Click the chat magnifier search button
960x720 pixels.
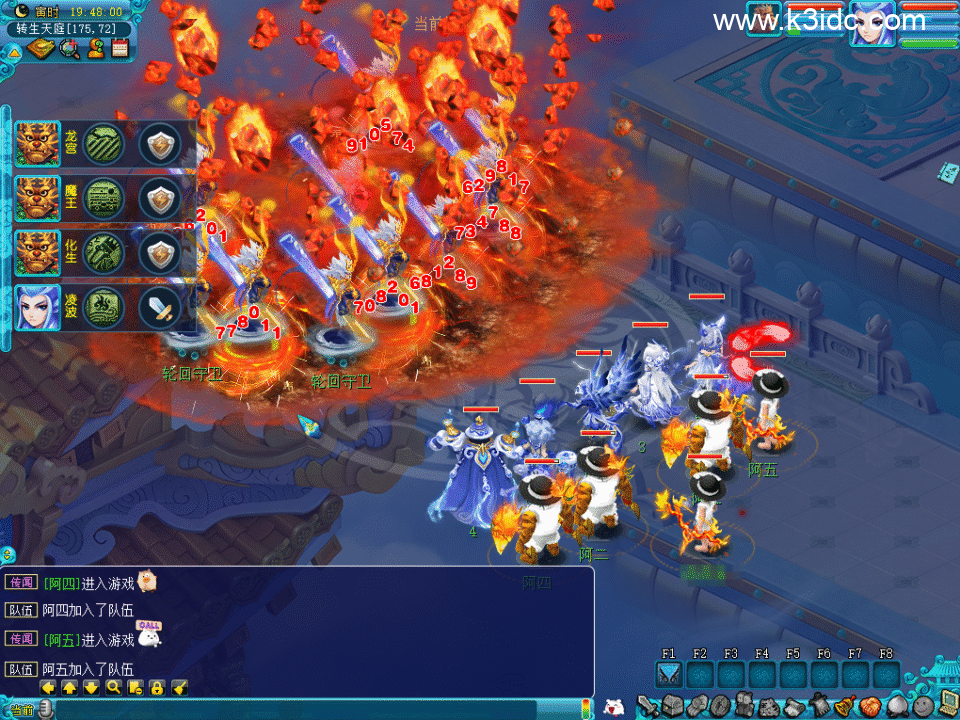click(x=113, y=688)
